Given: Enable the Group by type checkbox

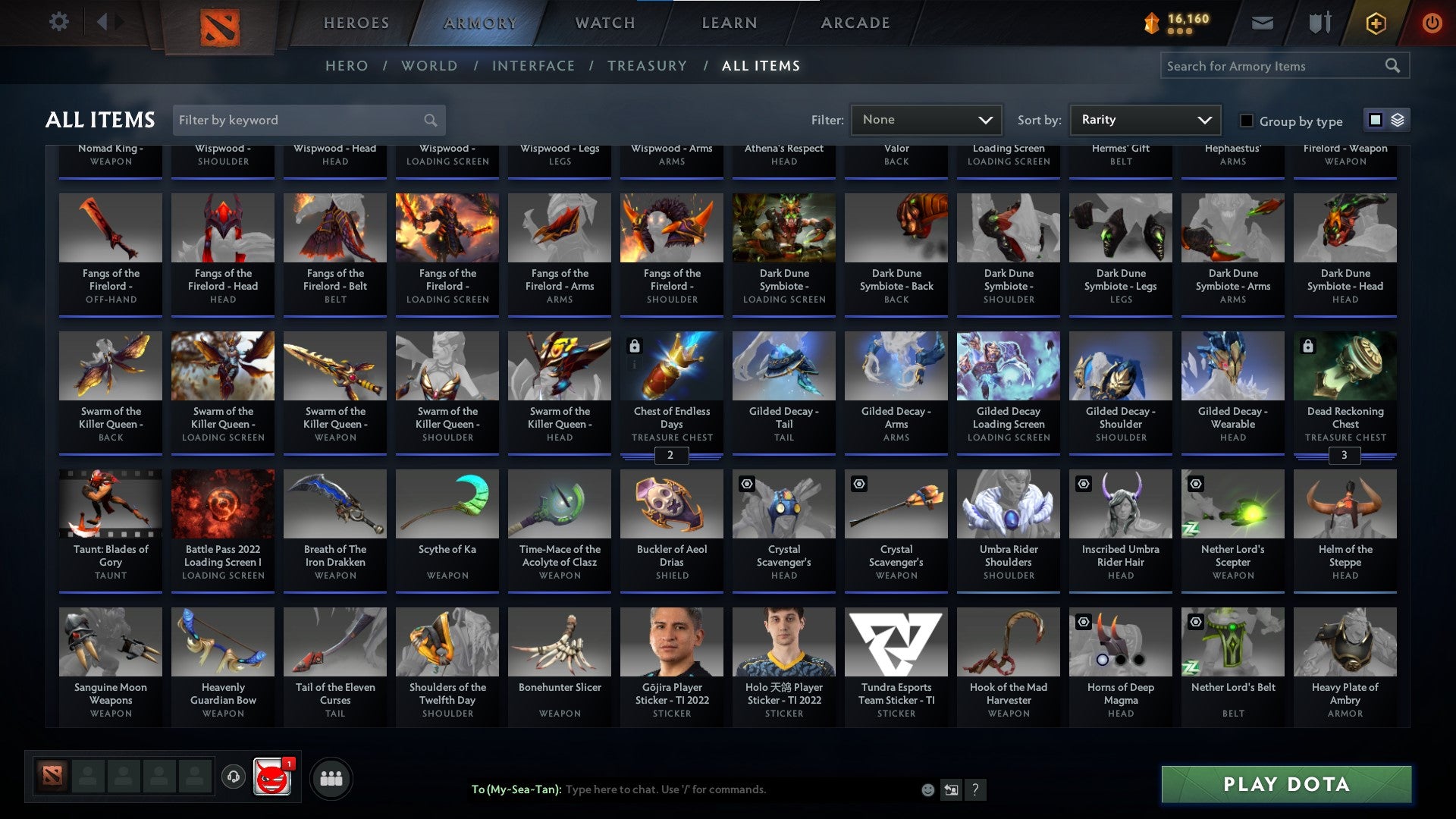Looking at the screenshot, I should click(1246, 121).
